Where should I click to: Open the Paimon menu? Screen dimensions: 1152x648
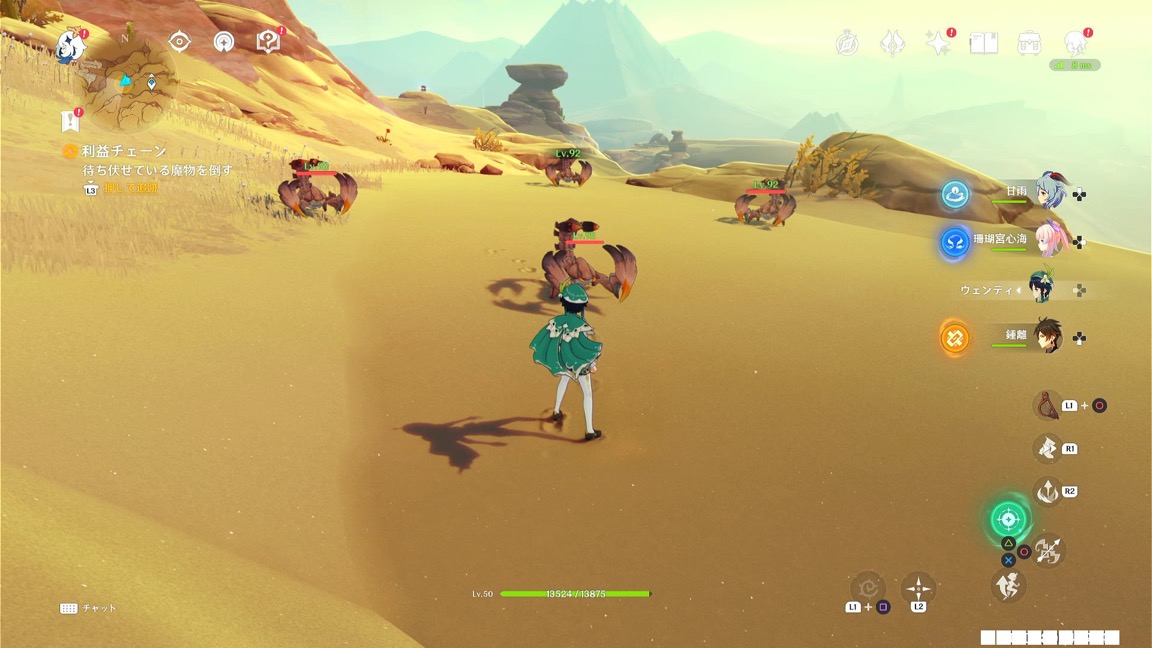[70, 44]
